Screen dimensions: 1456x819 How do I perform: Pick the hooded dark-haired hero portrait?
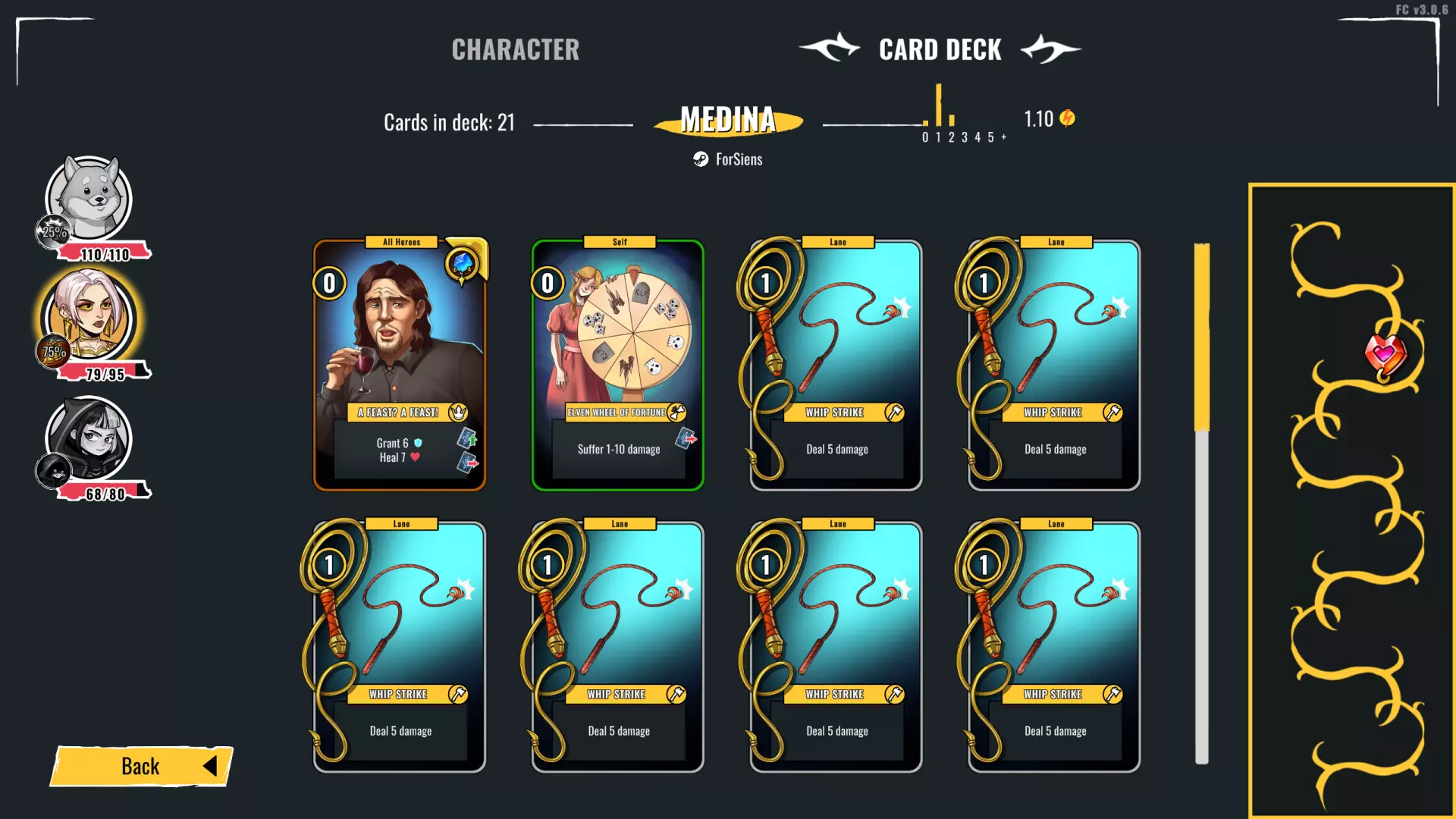click(89, 438)
